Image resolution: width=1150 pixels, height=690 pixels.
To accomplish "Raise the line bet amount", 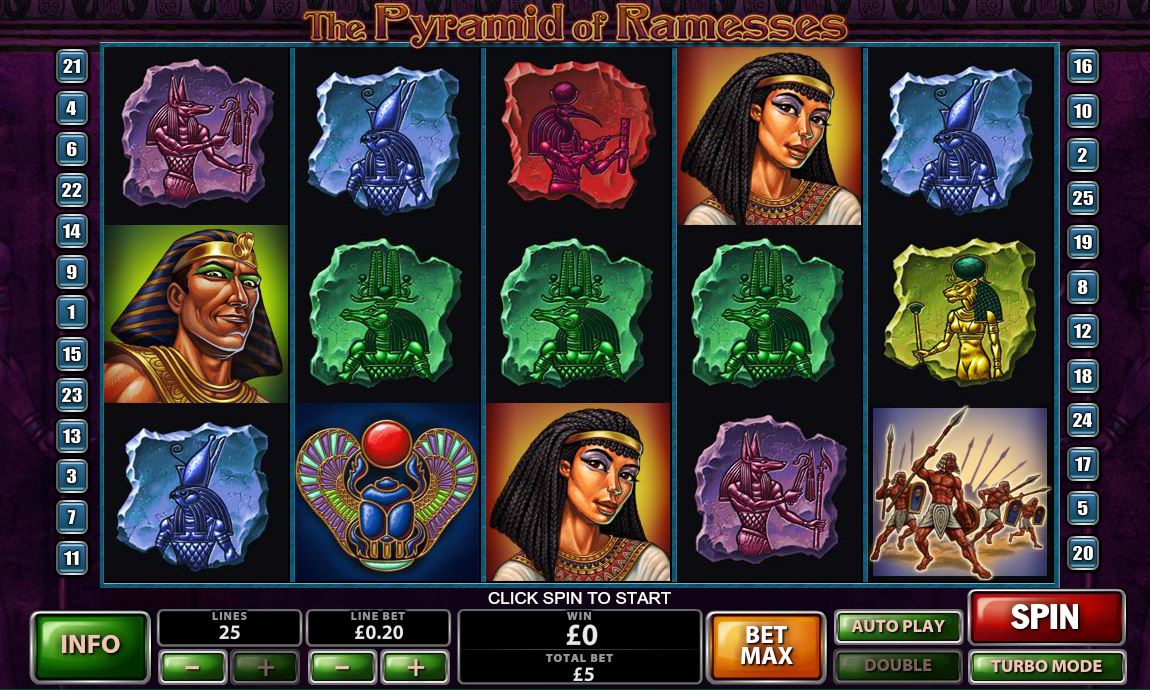I will [415, 667].
